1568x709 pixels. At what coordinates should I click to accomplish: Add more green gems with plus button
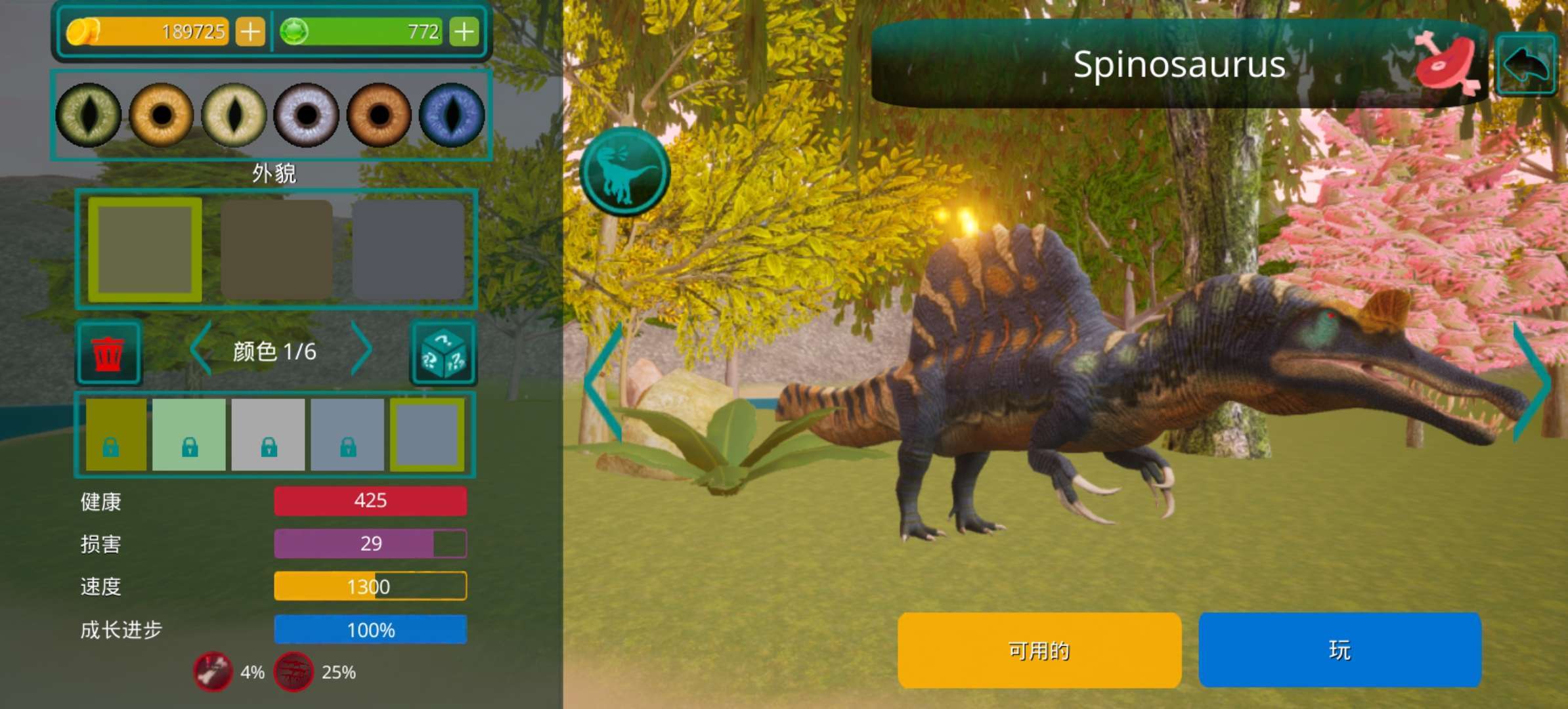[x=464, y=32]
